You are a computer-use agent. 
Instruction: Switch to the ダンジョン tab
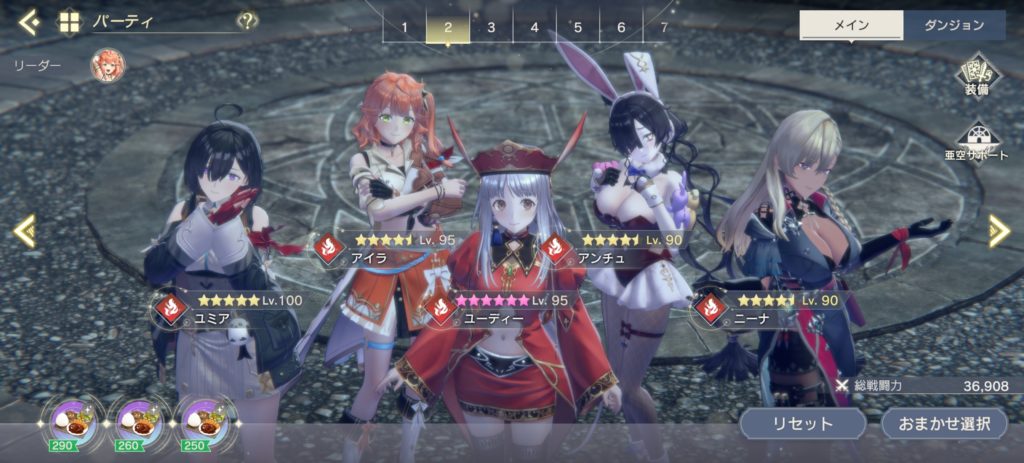point(955,26)
